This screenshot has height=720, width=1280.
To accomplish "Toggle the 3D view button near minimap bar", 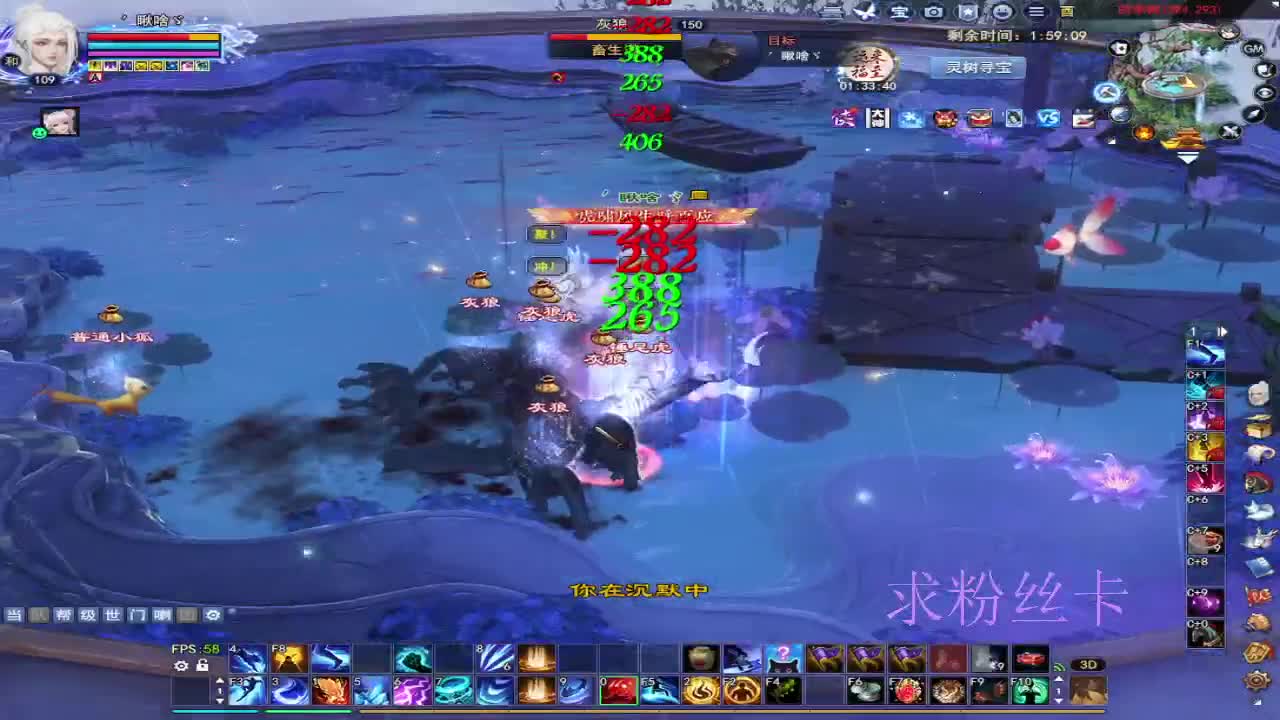I will click(x=1087, y=664).
